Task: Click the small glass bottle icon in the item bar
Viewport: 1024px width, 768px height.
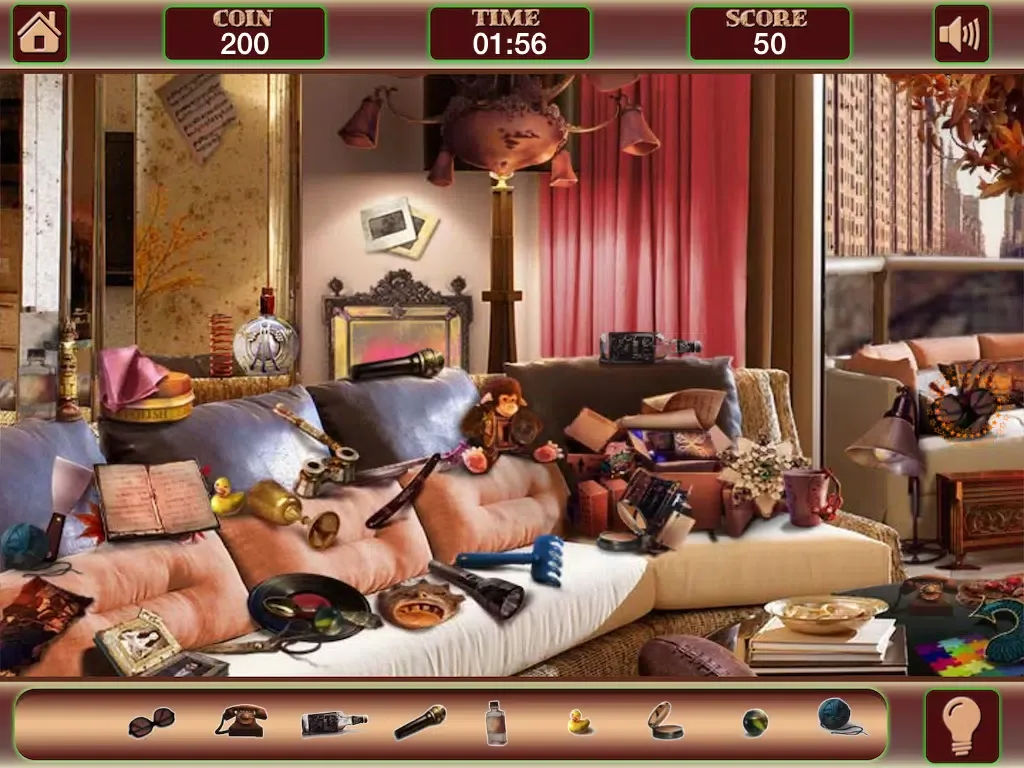Action: click(x=496, y=722)
